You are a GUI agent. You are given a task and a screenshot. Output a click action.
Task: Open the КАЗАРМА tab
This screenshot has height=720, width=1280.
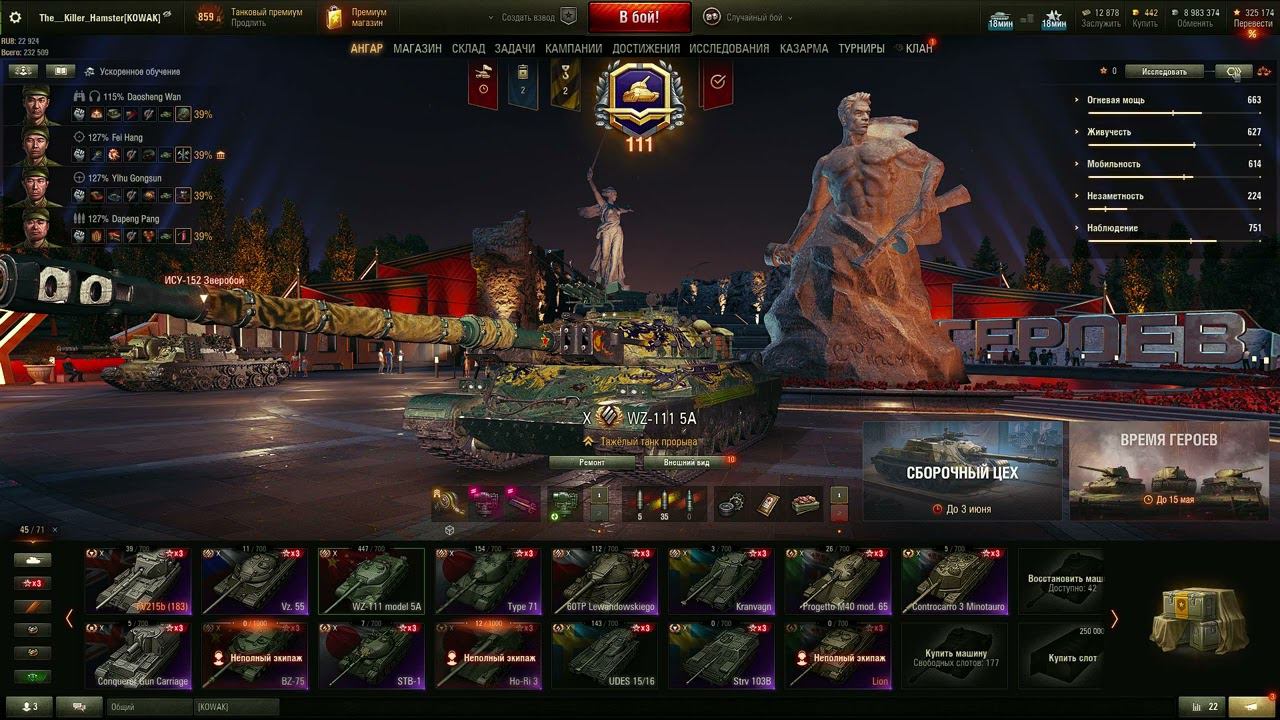[804, 48]
